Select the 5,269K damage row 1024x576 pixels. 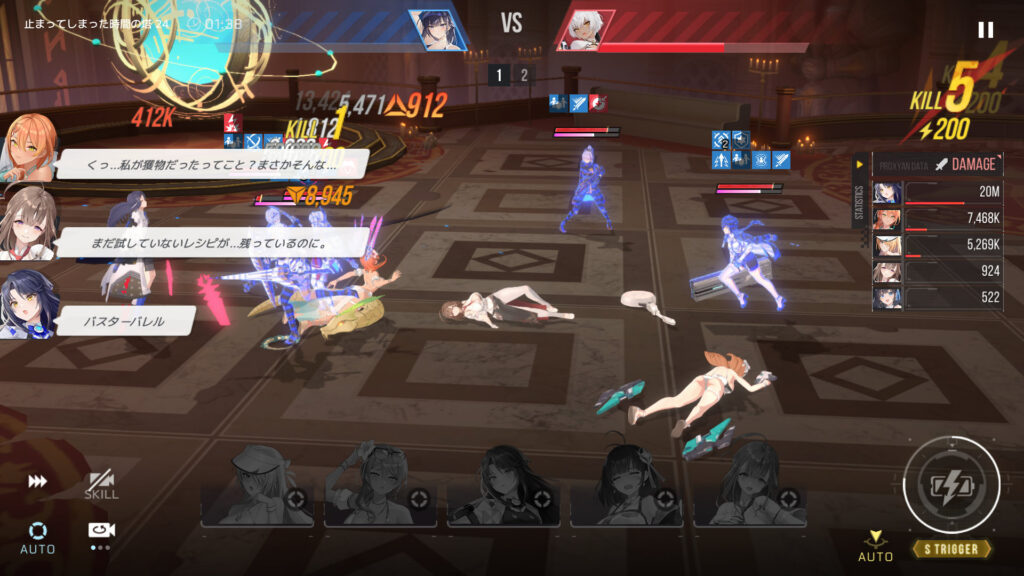(938, 245)
